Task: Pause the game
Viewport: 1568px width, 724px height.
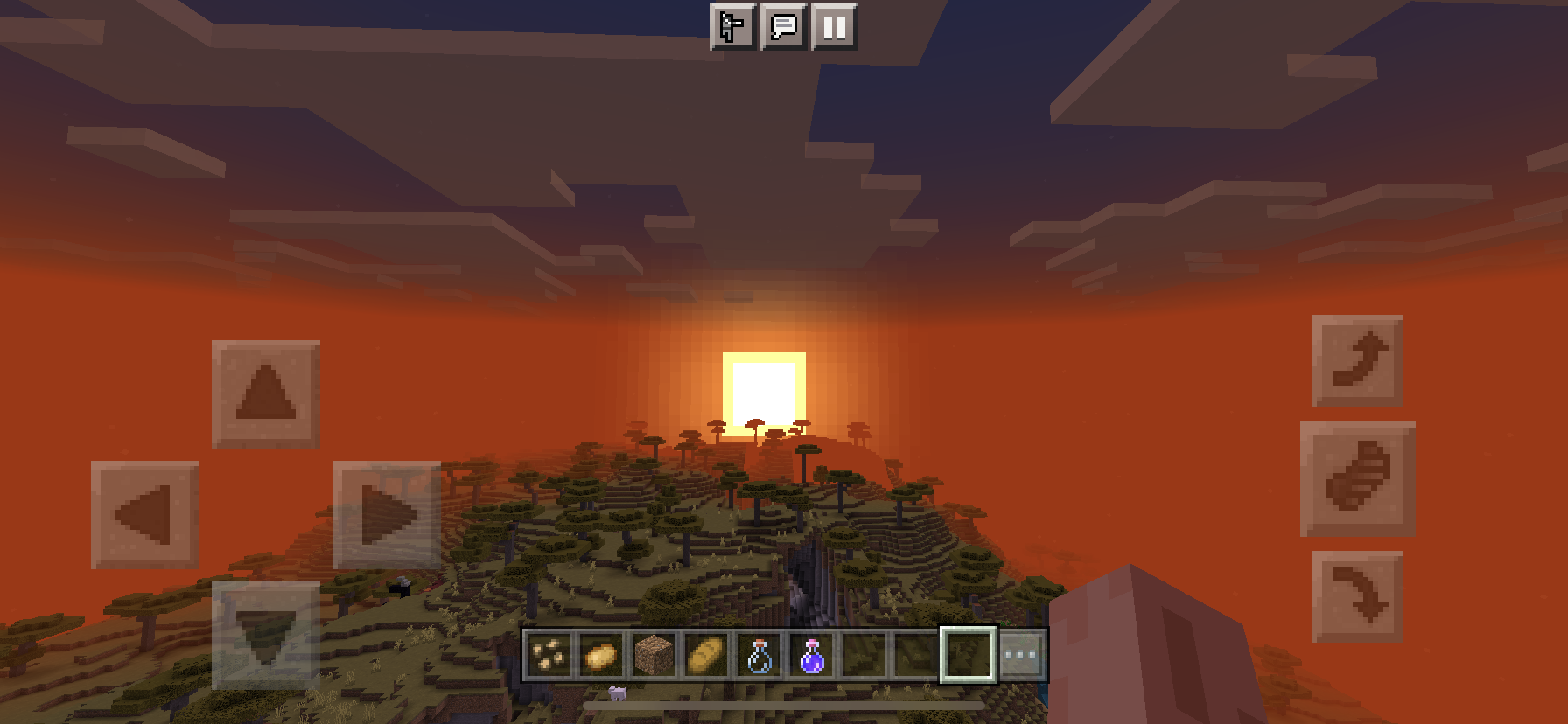Action: click(x=833, y=27)
